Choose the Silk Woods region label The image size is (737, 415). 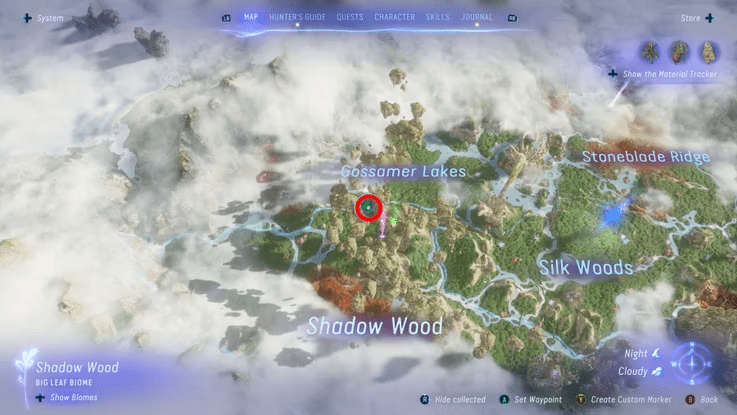click(585, 267)
